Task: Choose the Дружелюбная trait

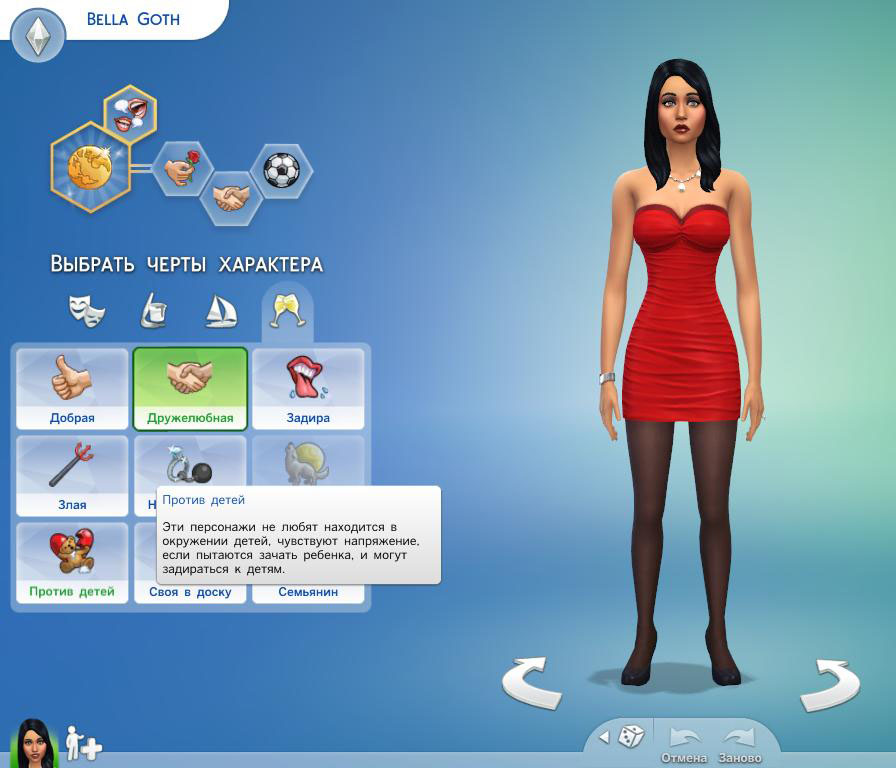Action: click(x=190, y=388)
